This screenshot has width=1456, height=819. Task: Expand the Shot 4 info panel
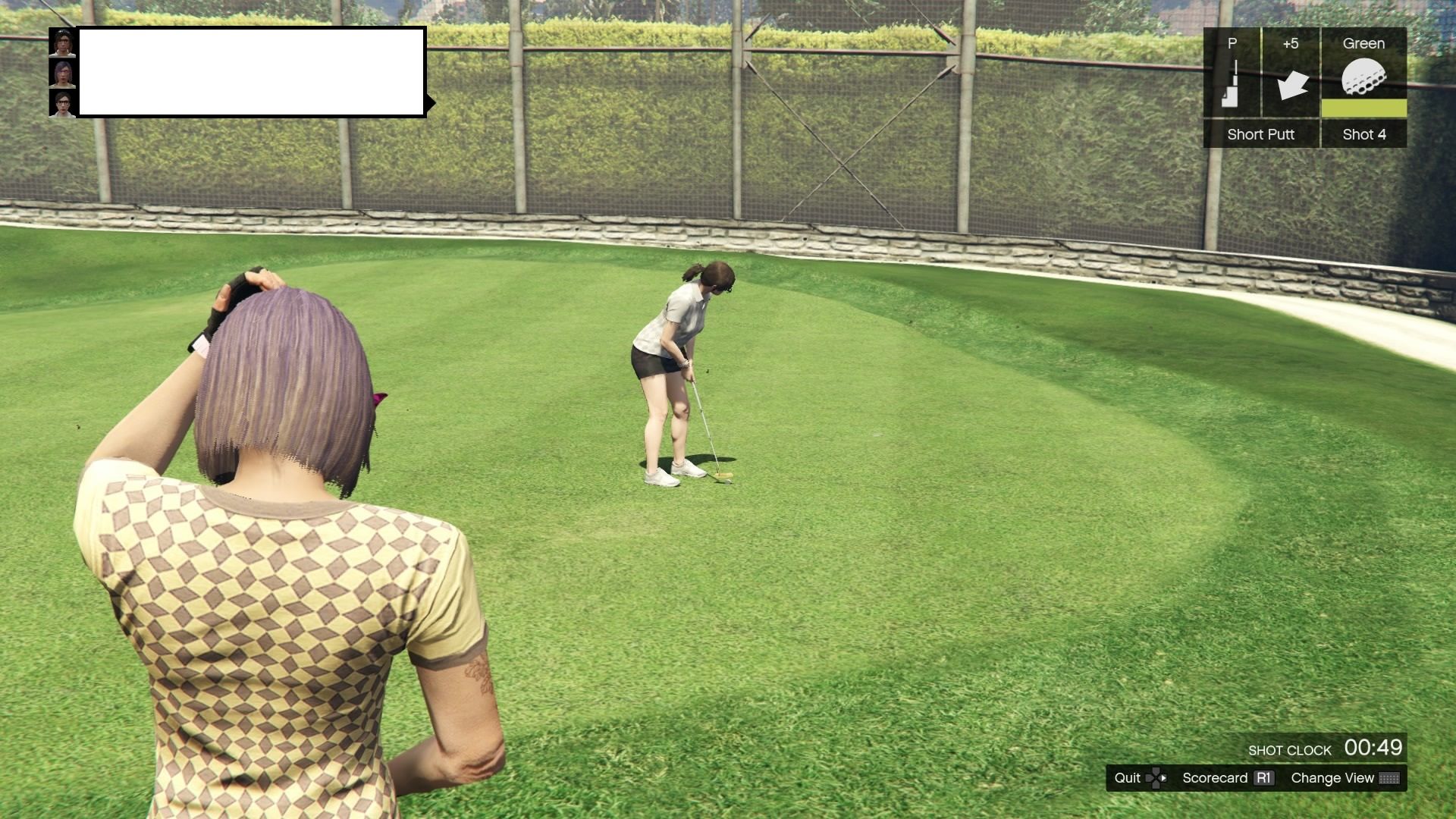pyautogui.click(x=1363, y=134)
